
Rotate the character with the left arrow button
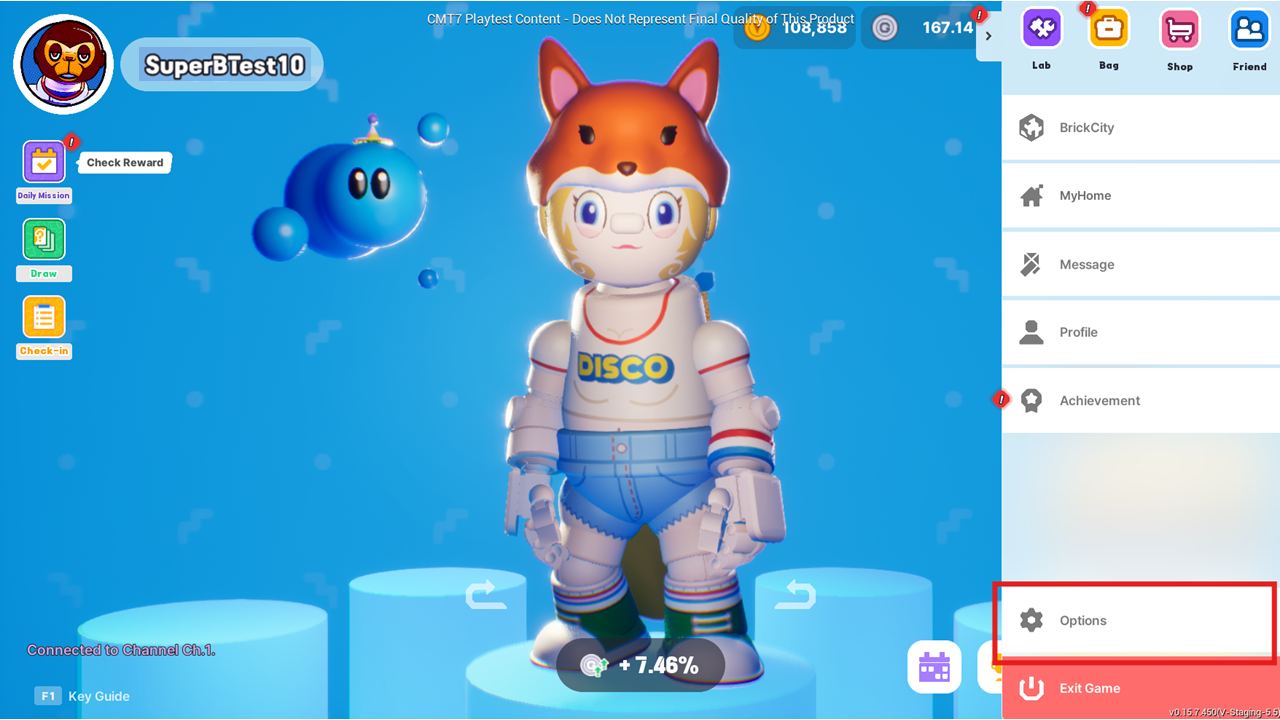point(486,595)
